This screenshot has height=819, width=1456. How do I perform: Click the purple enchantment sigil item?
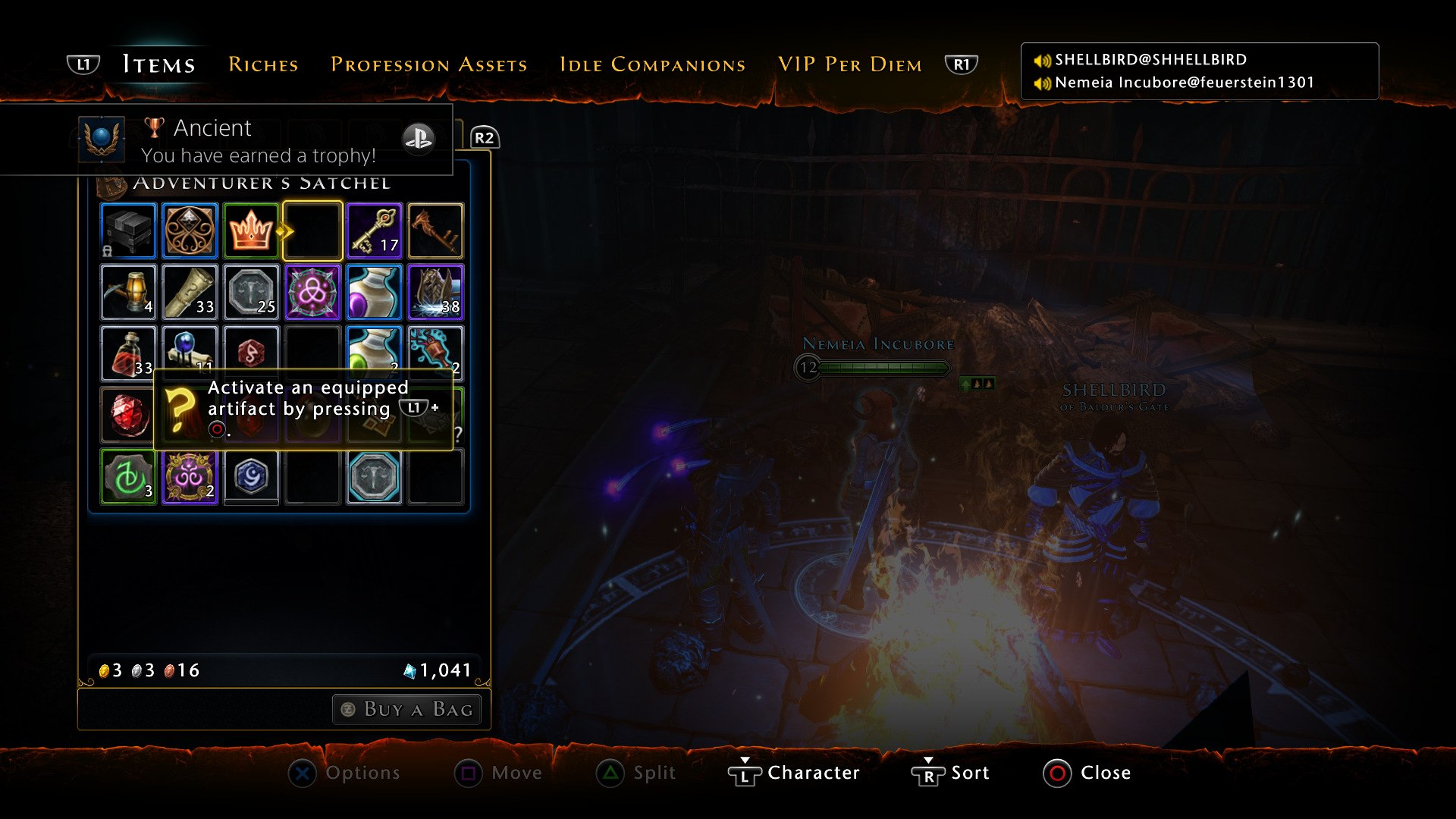[312, 292]
